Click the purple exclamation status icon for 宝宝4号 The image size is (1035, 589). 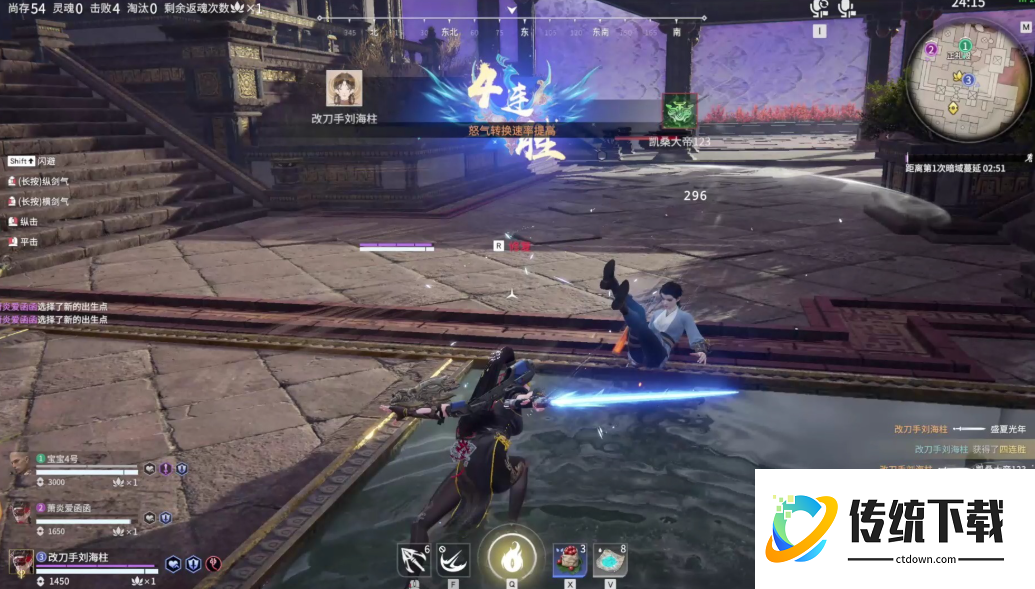[x=166, y=468]
